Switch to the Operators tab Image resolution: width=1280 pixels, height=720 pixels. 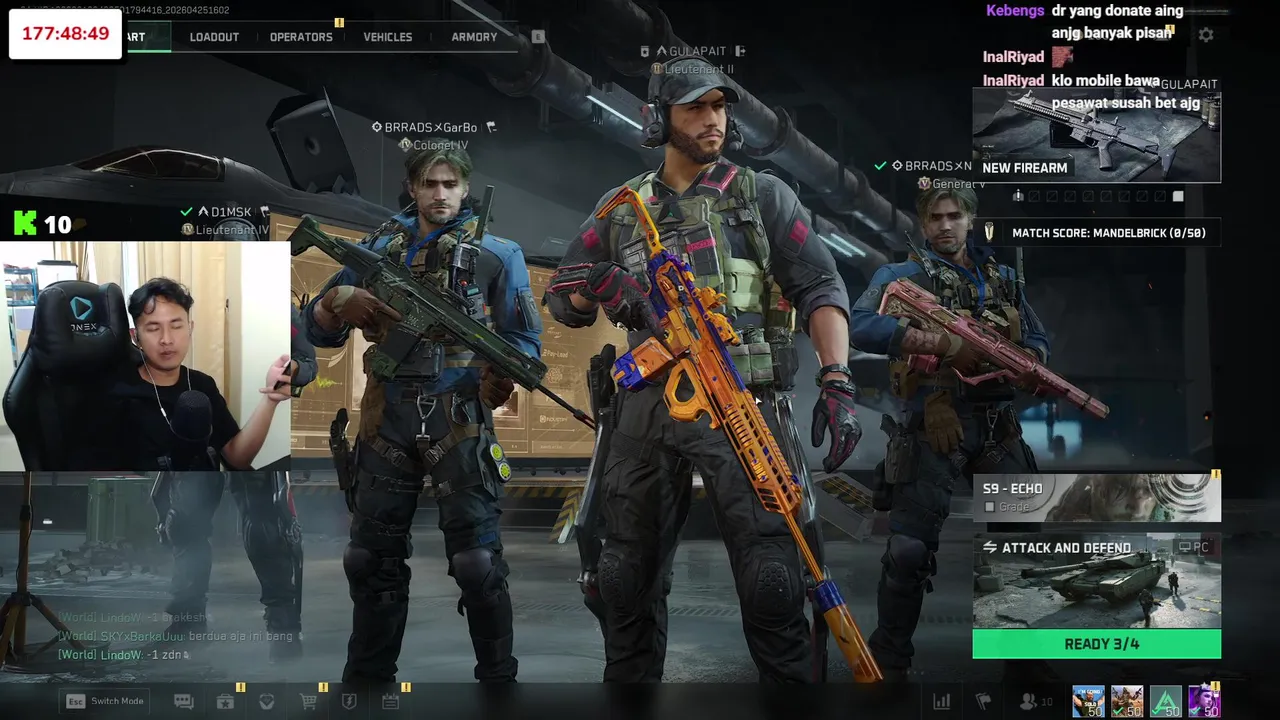coord(301,37)
